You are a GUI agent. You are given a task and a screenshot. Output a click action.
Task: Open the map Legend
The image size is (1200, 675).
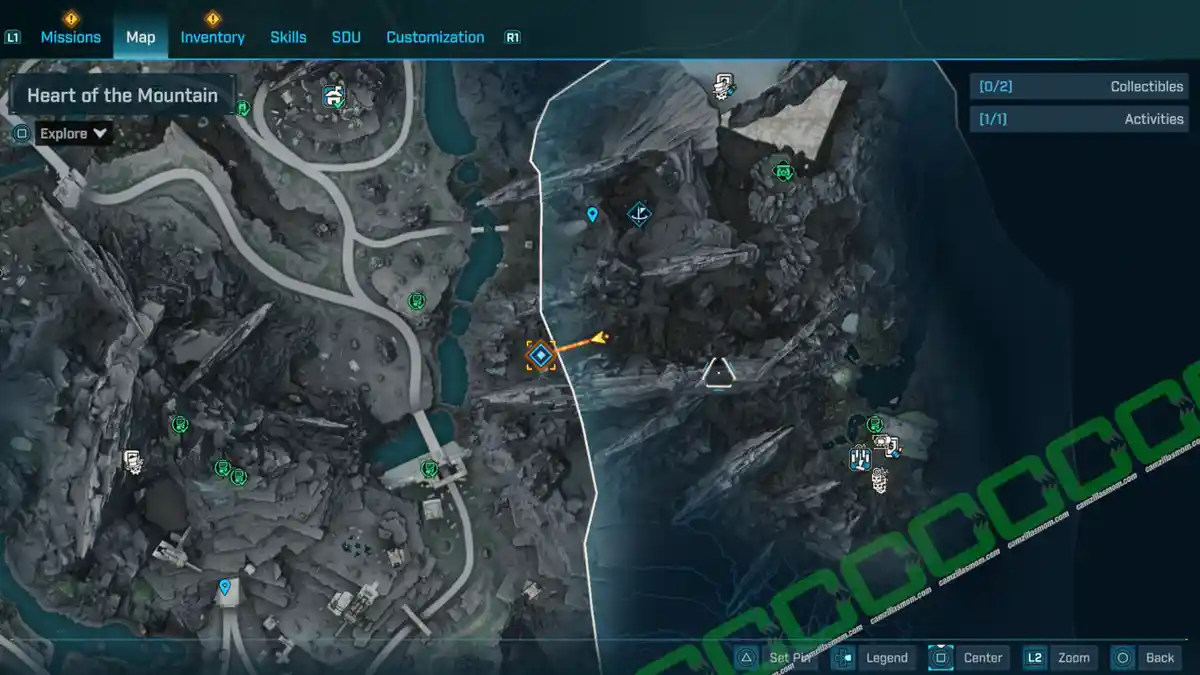click(x=873, y=657)
